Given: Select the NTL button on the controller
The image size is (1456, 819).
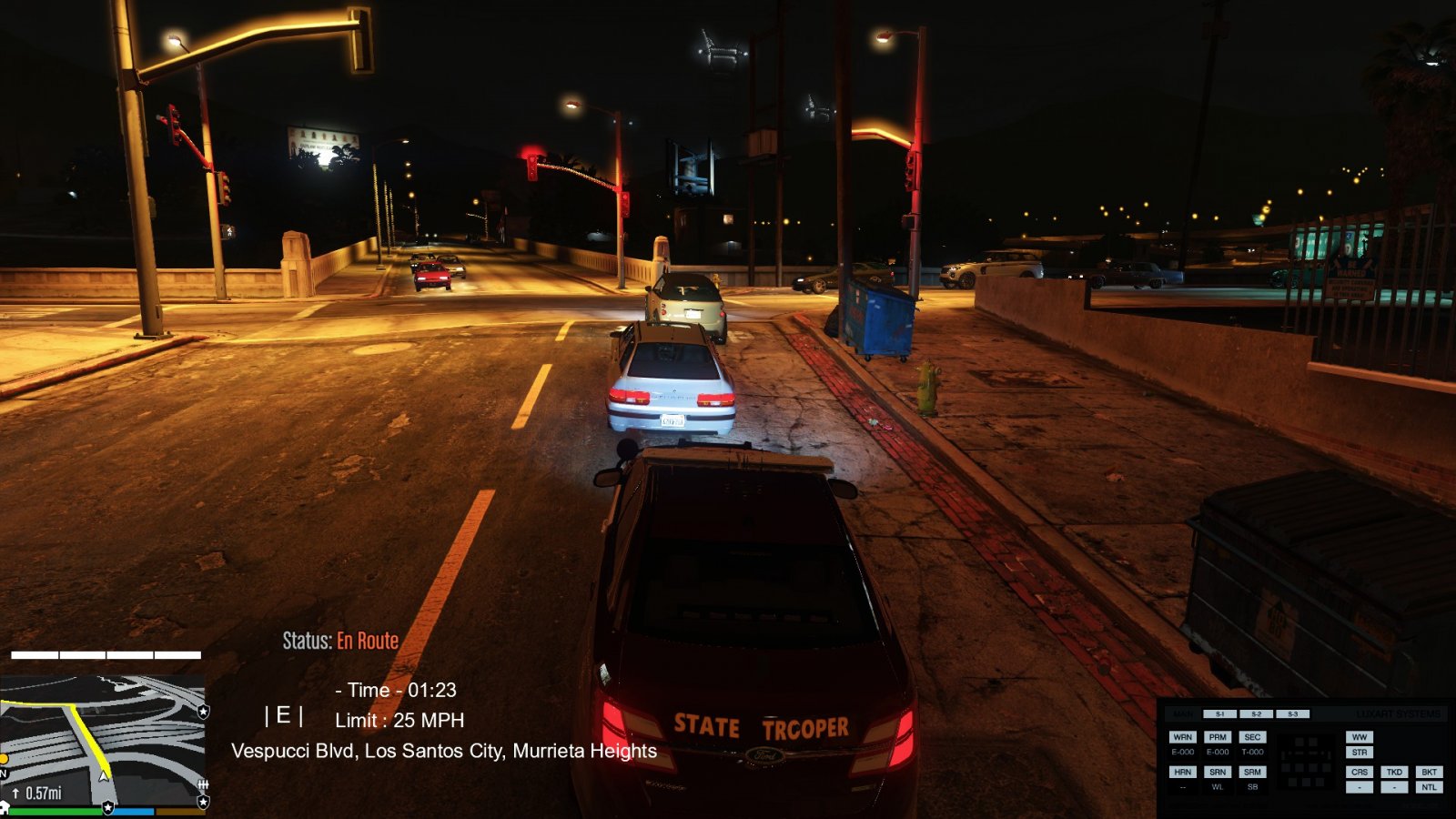Looking at the screenshot, I should (x=1429, y=787).
